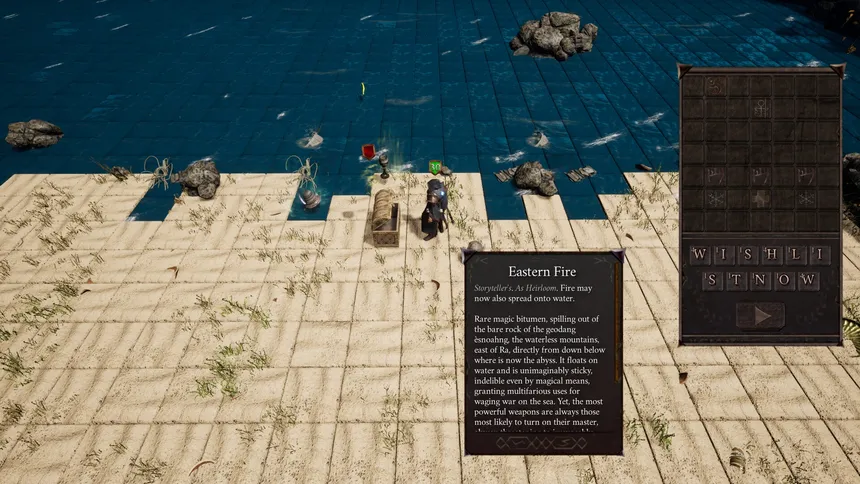The height and width of the screenshot is (484, 860).
Task: Select the ankh rune grid slot
Action: point(761,107)
